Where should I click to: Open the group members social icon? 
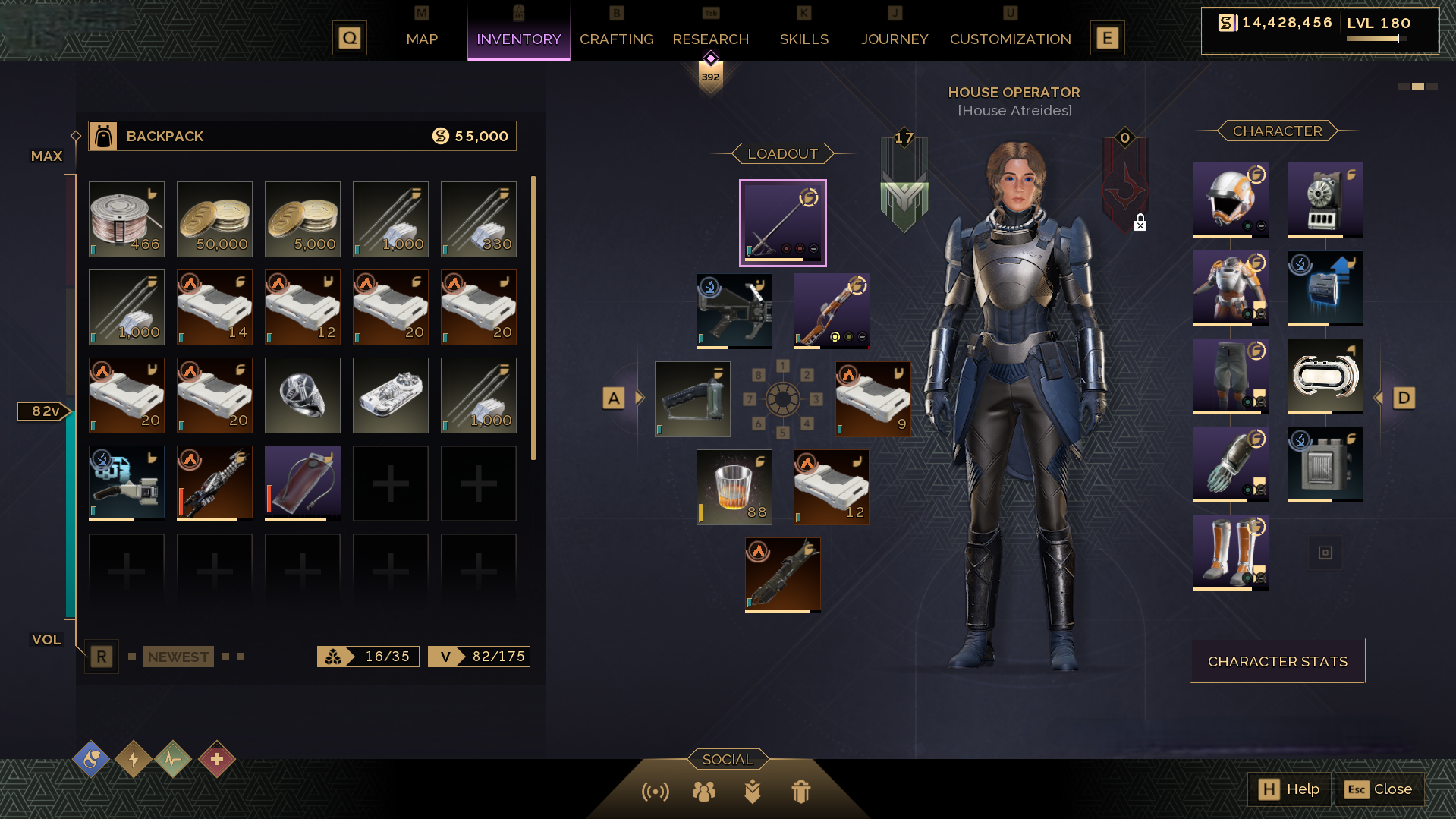[703, 792]
